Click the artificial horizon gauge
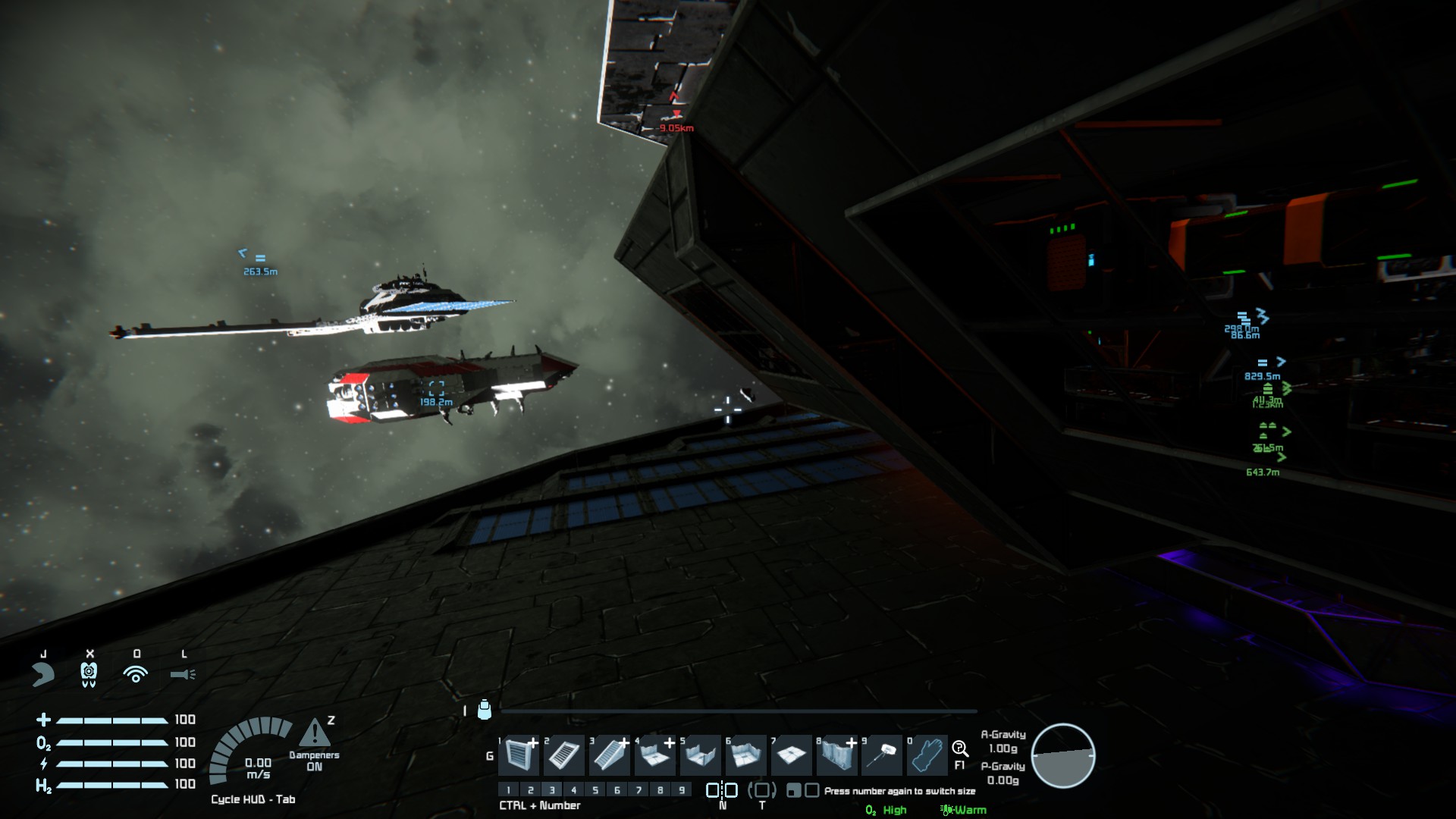This screenshot has width=1456, height=819. click(x=1062, y=755)
